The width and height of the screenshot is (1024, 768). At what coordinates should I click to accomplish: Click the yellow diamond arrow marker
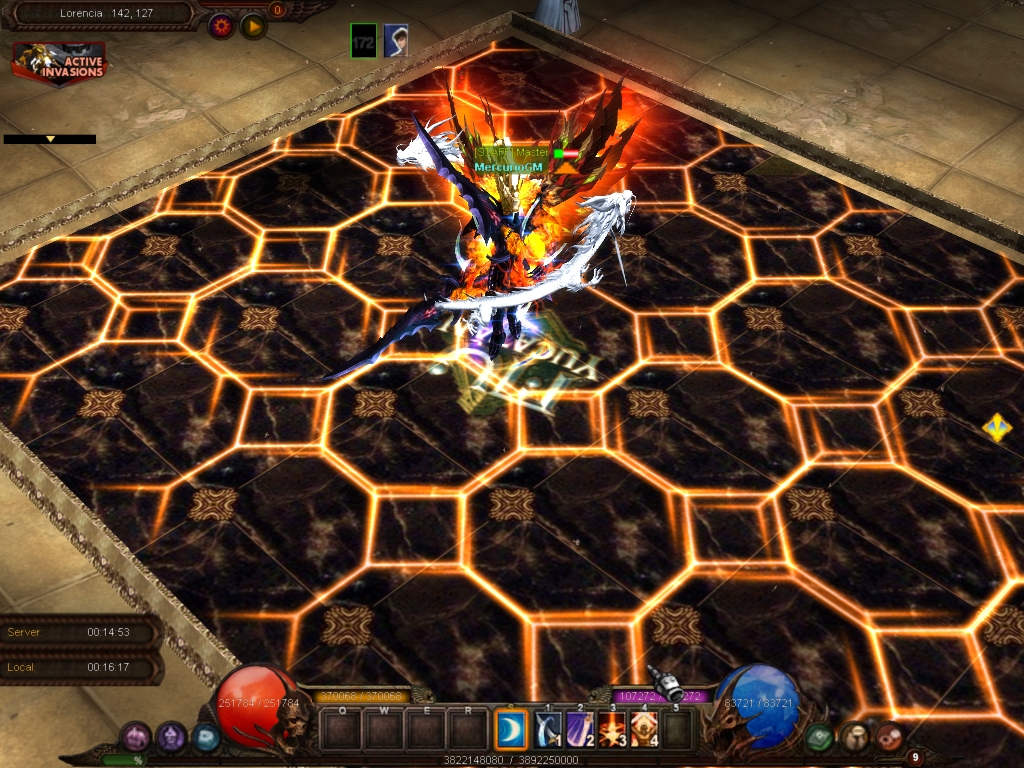[997, 428]
